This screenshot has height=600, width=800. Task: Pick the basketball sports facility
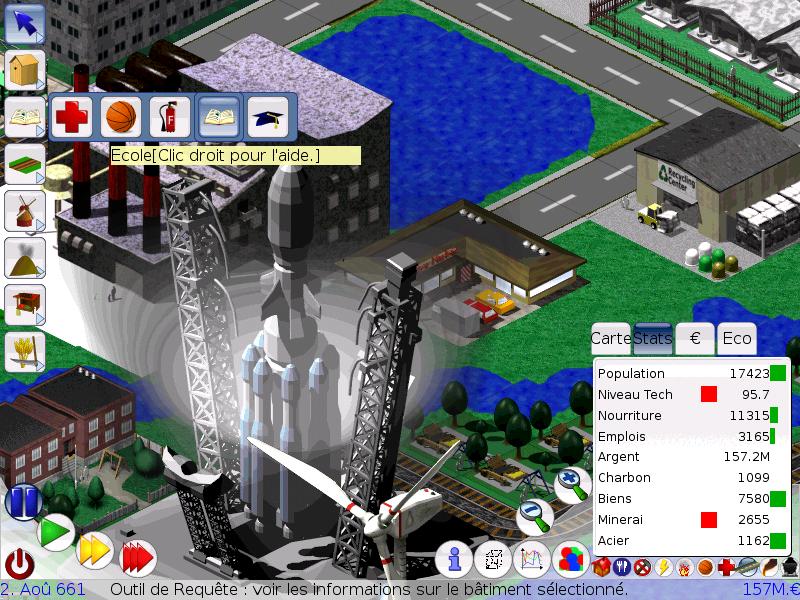pyautogui.click(x=121, y=117)
